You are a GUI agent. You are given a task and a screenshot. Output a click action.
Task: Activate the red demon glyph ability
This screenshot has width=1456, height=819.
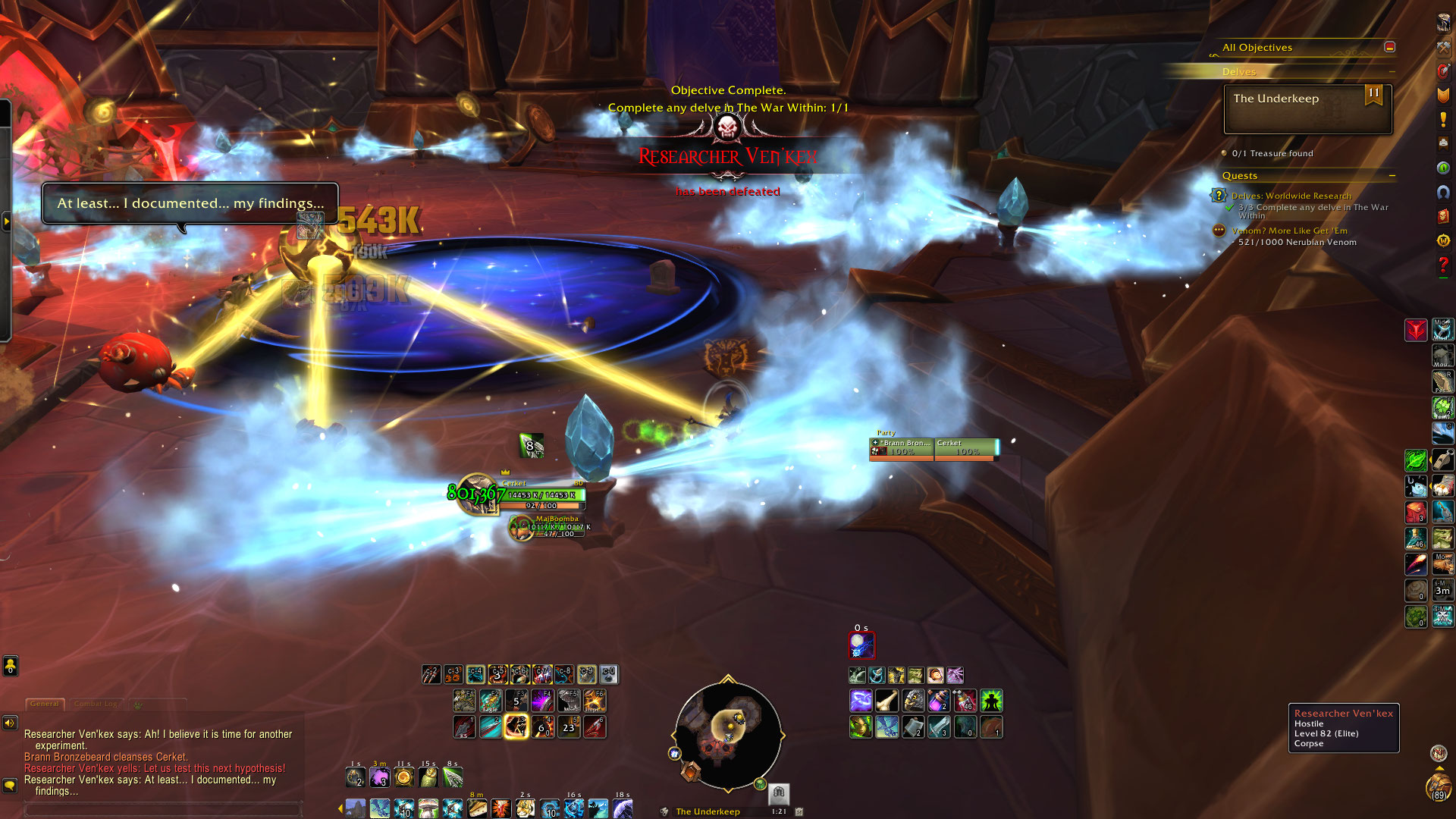click(1416, 331)
